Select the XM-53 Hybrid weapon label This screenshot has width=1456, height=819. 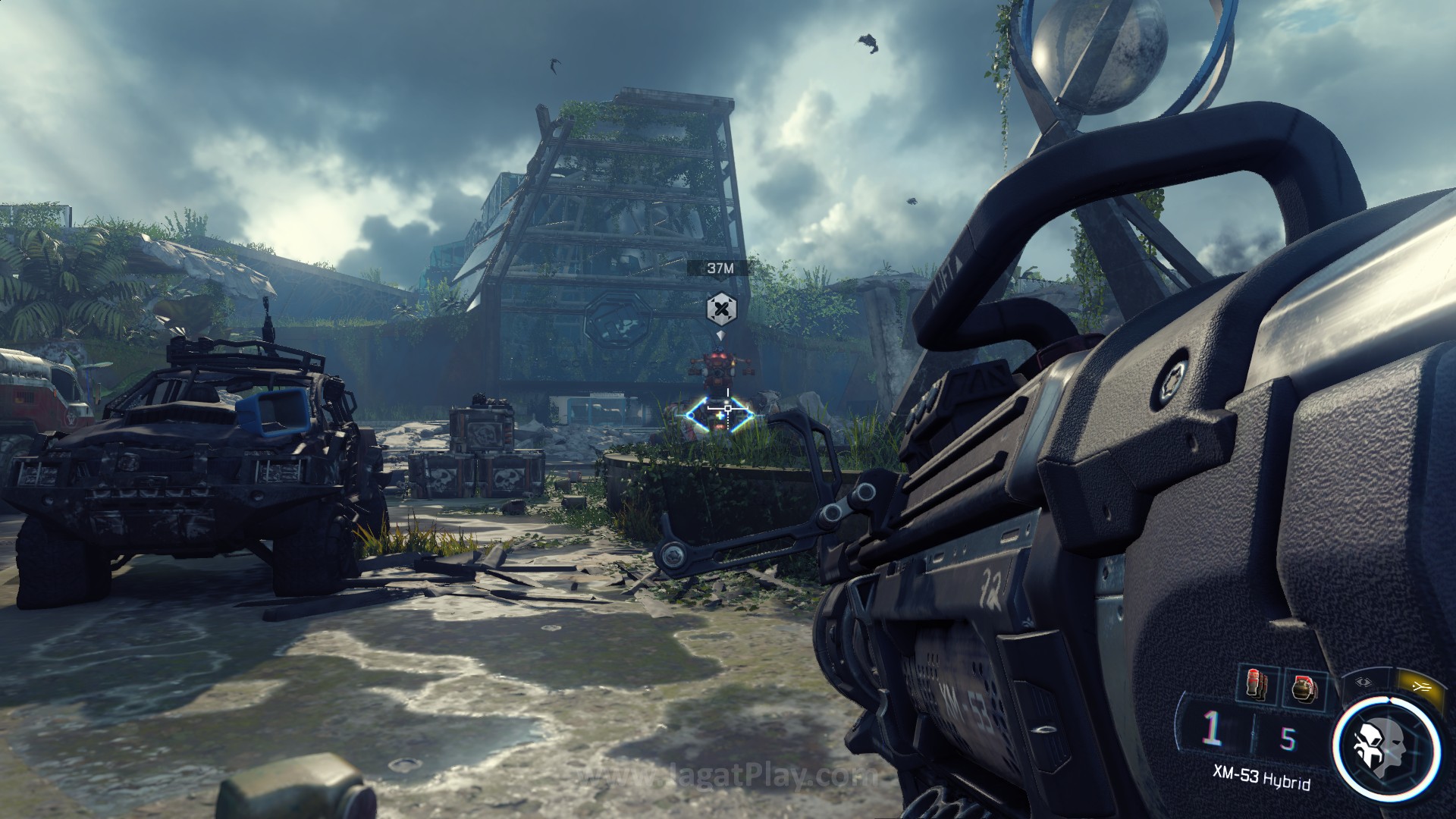1260,781
